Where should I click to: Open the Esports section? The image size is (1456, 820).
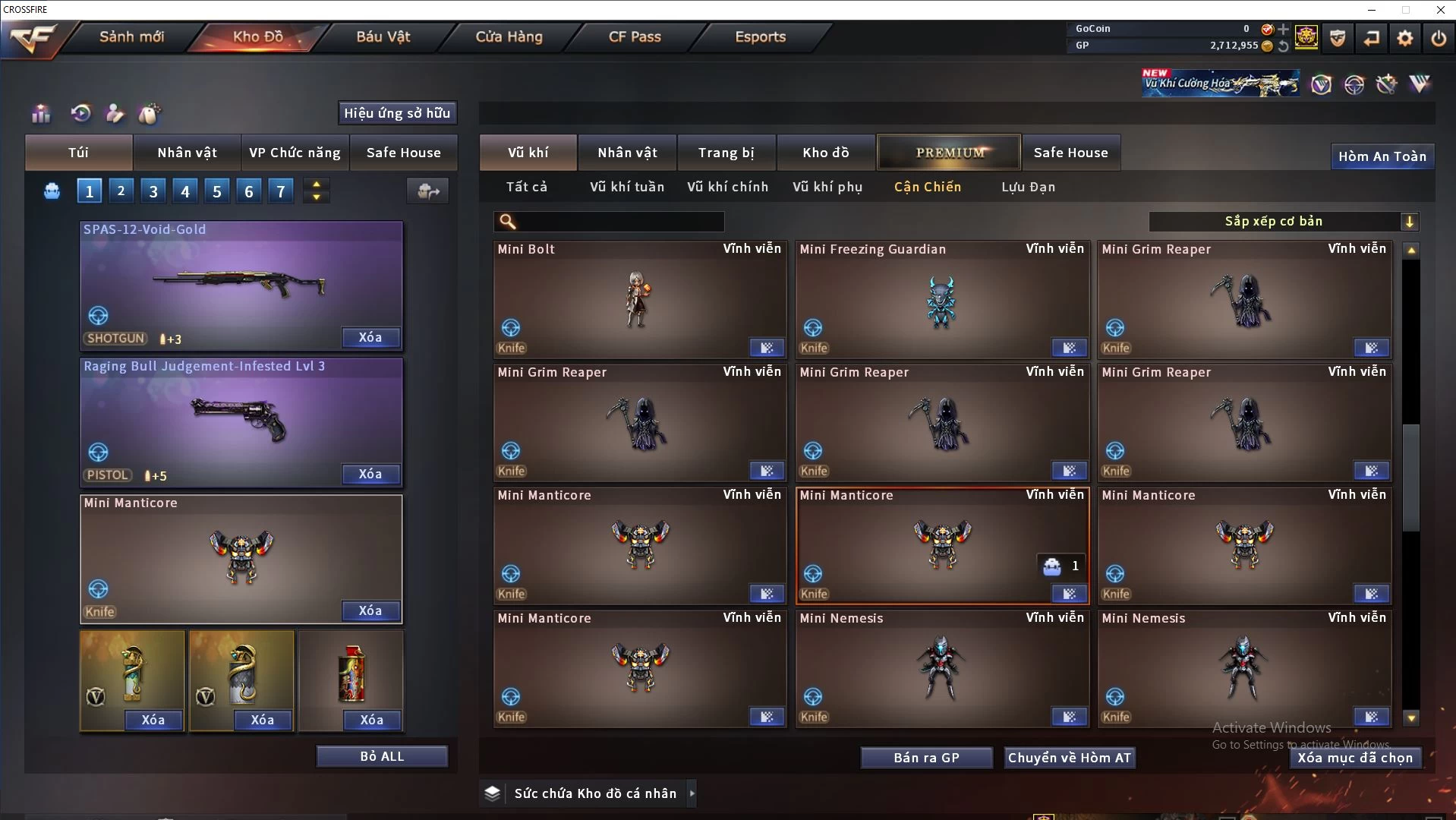(760, 36)
